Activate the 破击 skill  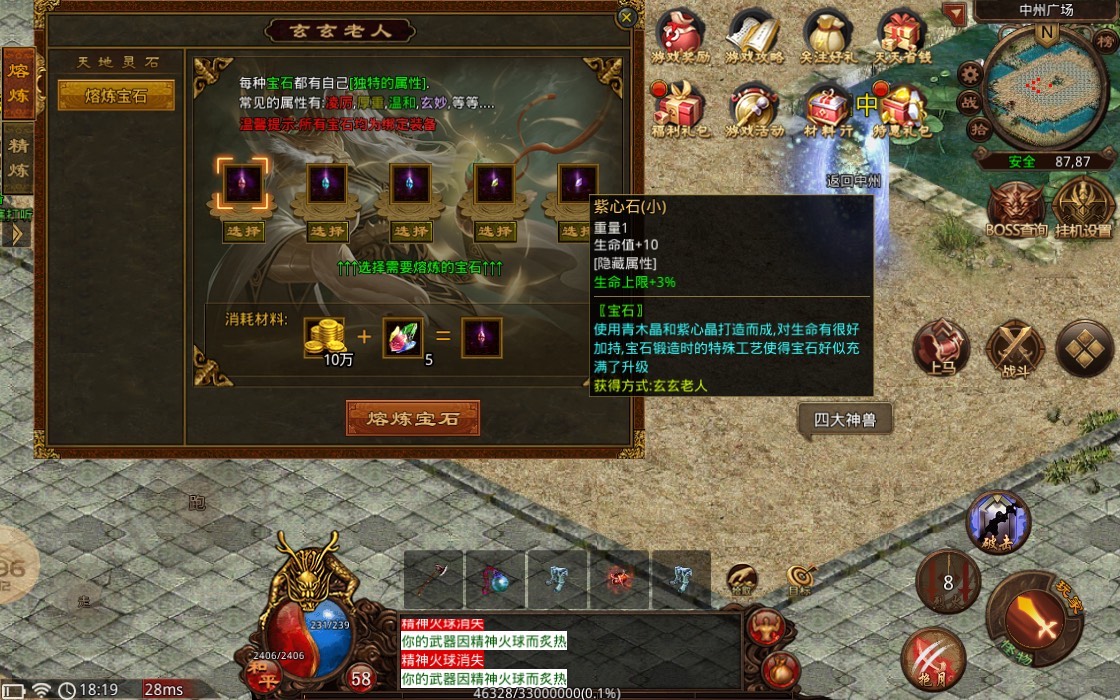pyautogui.click(x=997, y=522)
